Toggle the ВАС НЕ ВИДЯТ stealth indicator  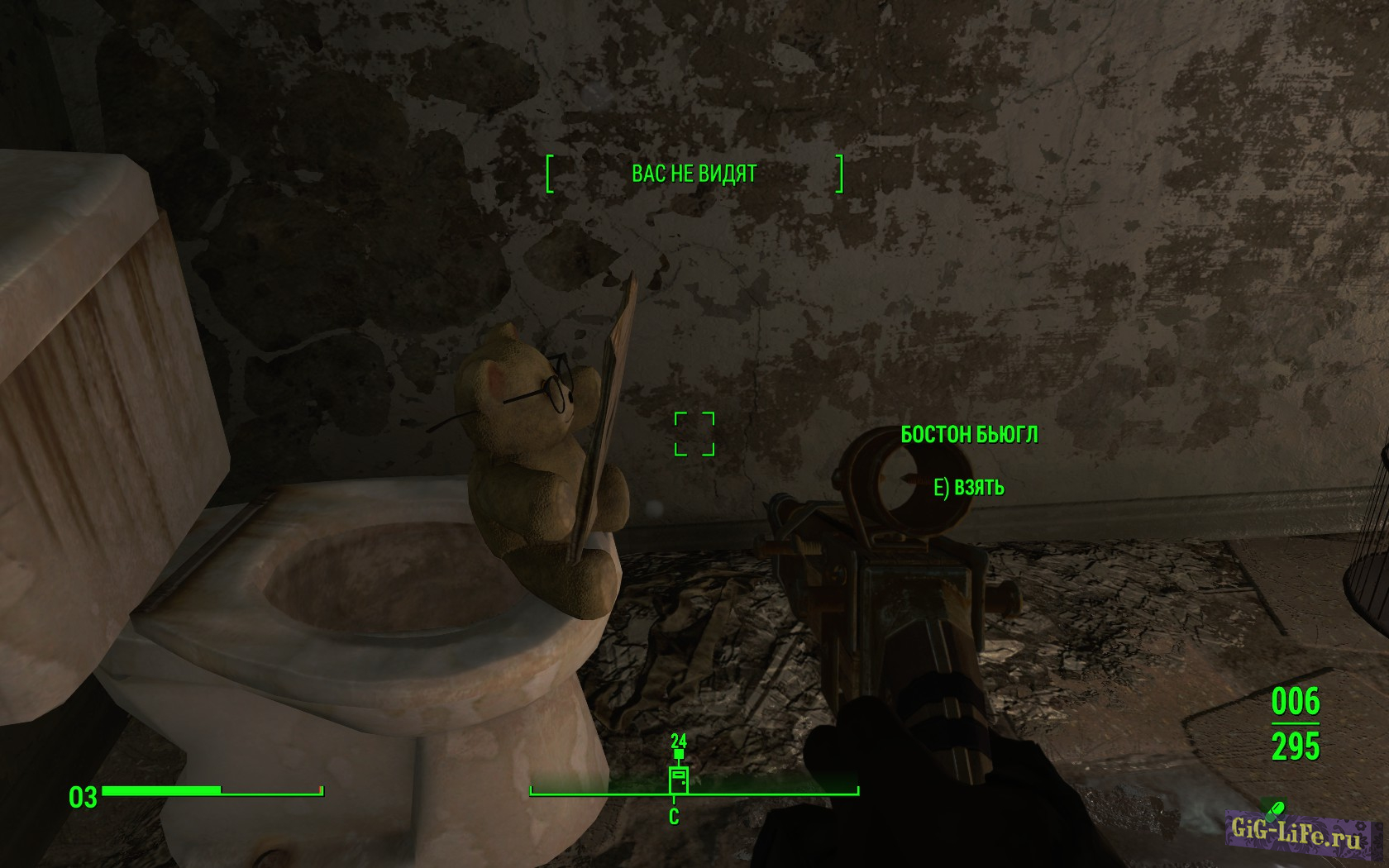click(x=697, y=173)
